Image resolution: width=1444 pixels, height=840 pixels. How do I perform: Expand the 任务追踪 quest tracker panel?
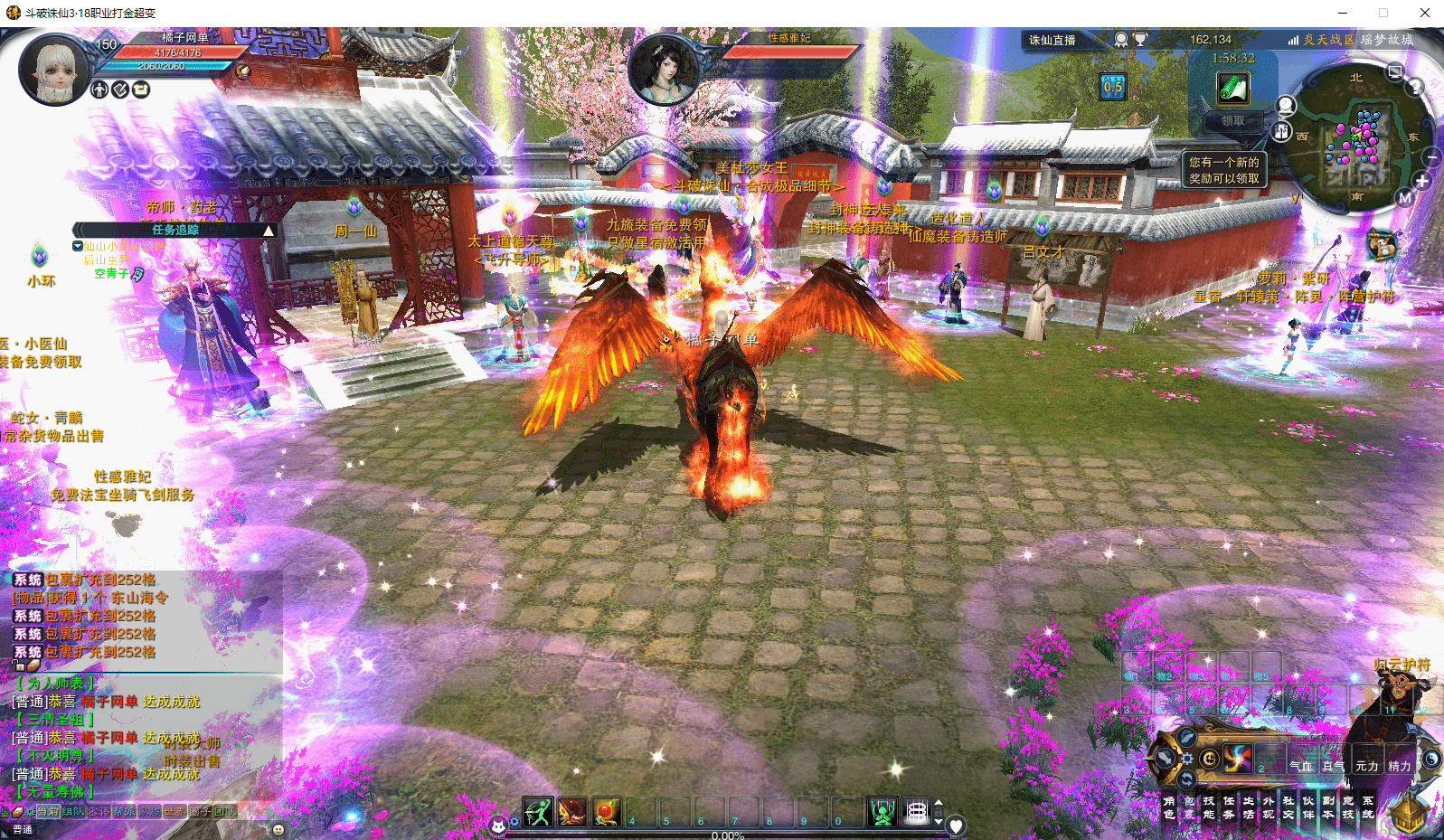tap(268, 231)
